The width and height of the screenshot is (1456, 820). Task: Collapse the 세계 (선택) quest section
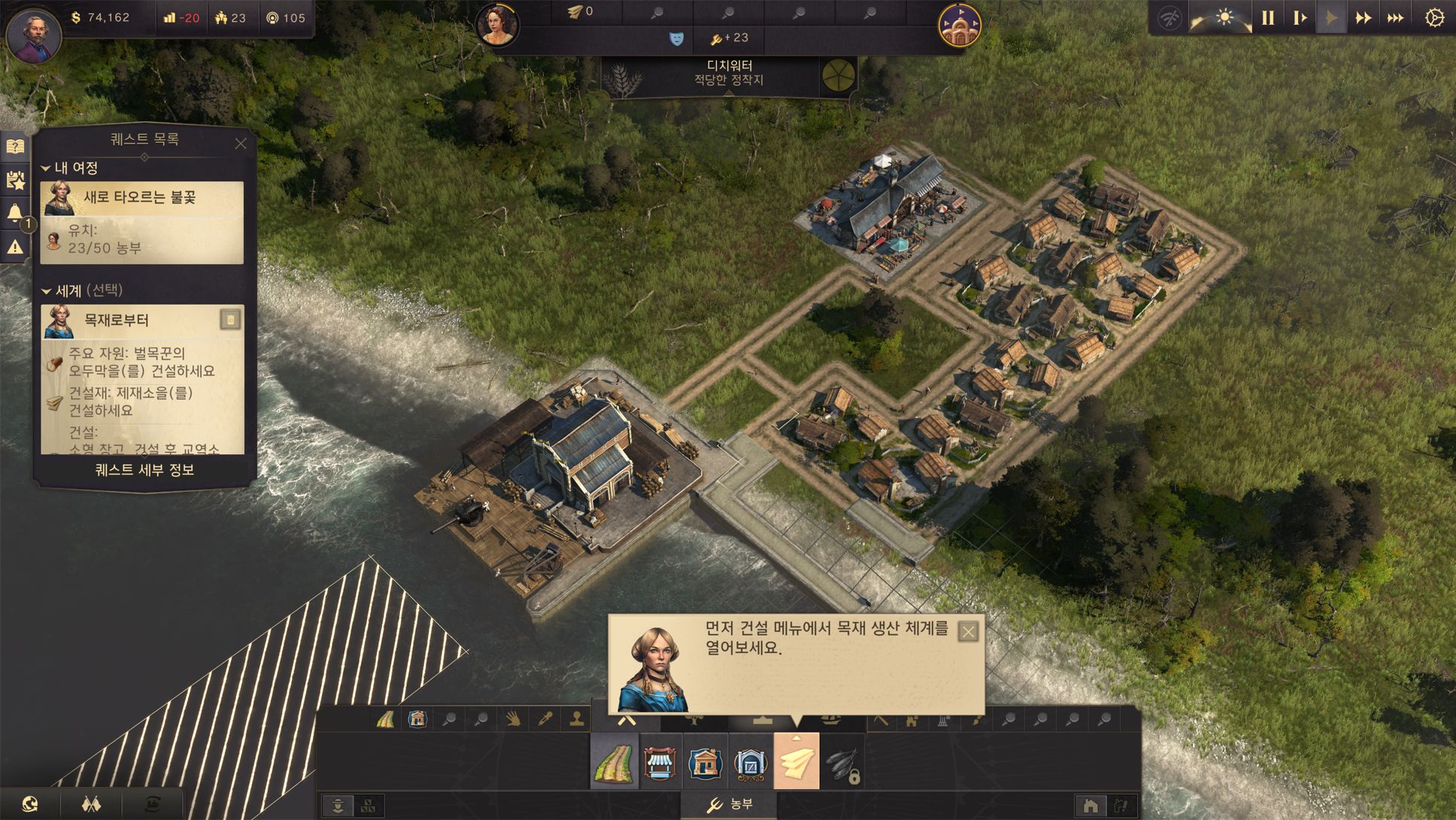(x=46, y=291)
